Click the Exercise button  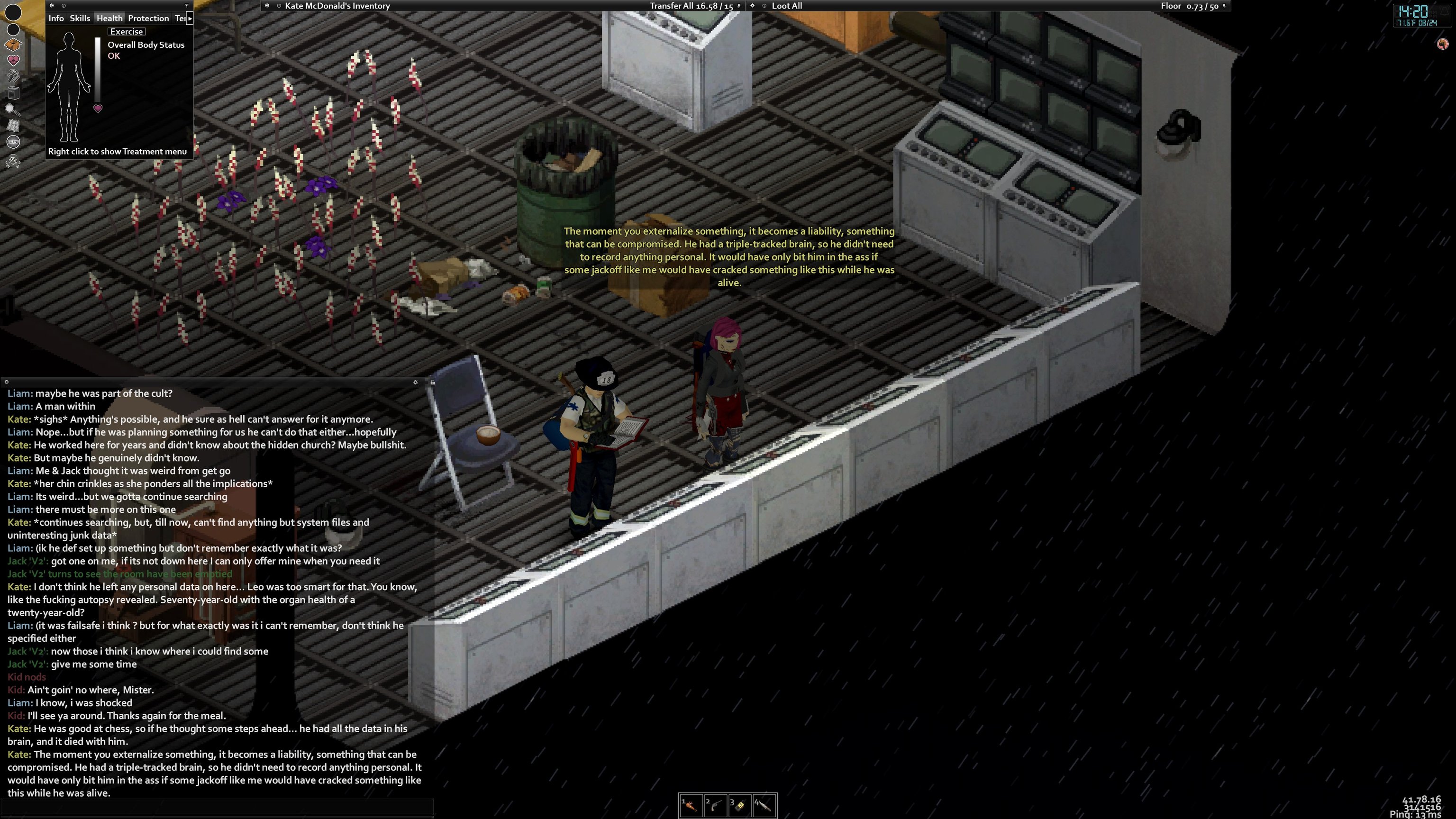pyautogui.click(x=126, y=32)
